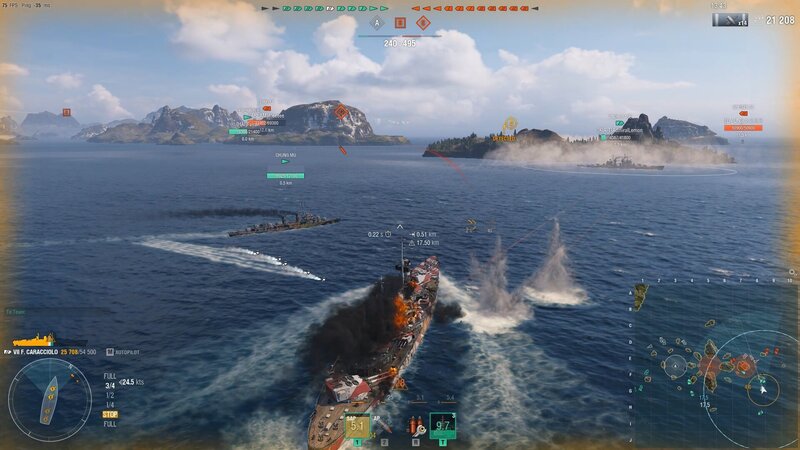Set engine telegraph to STOP
This screenshot has width=800, height=450.
point(110,413)
